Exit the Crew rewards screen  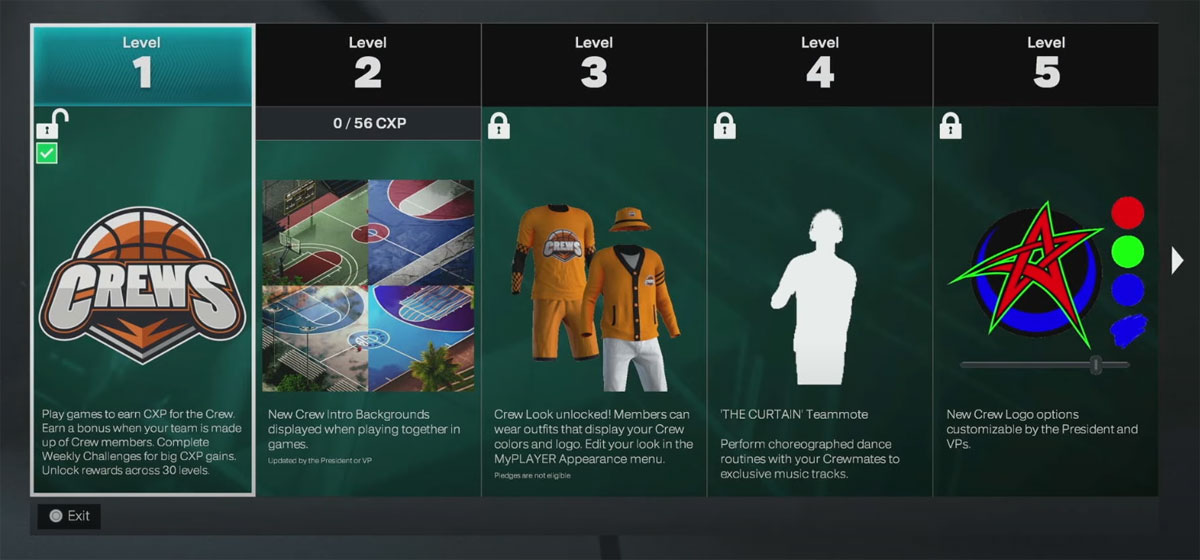pos(69,516)
